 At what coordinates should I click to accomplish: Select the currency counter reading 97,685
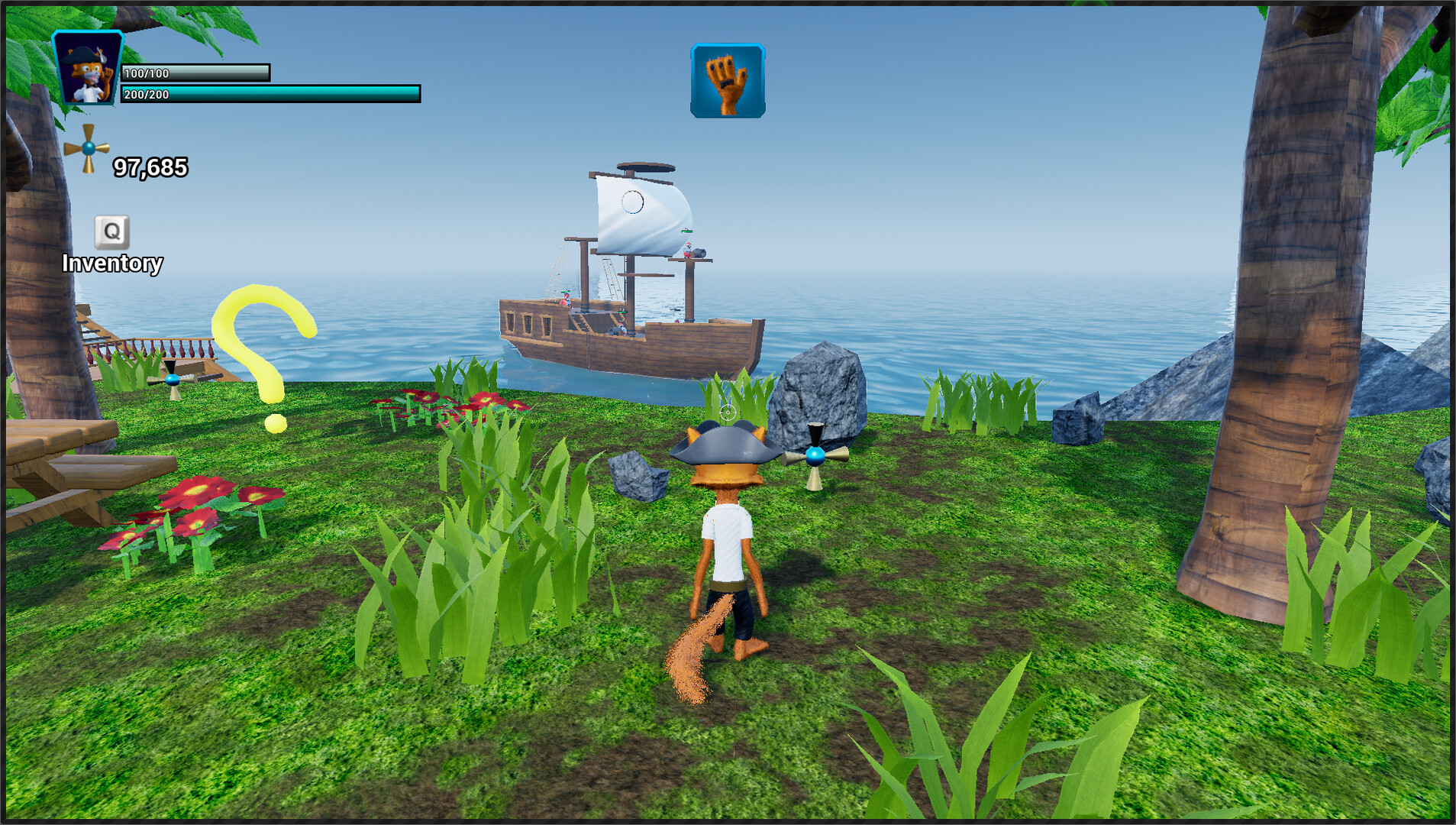click(150, 167)
